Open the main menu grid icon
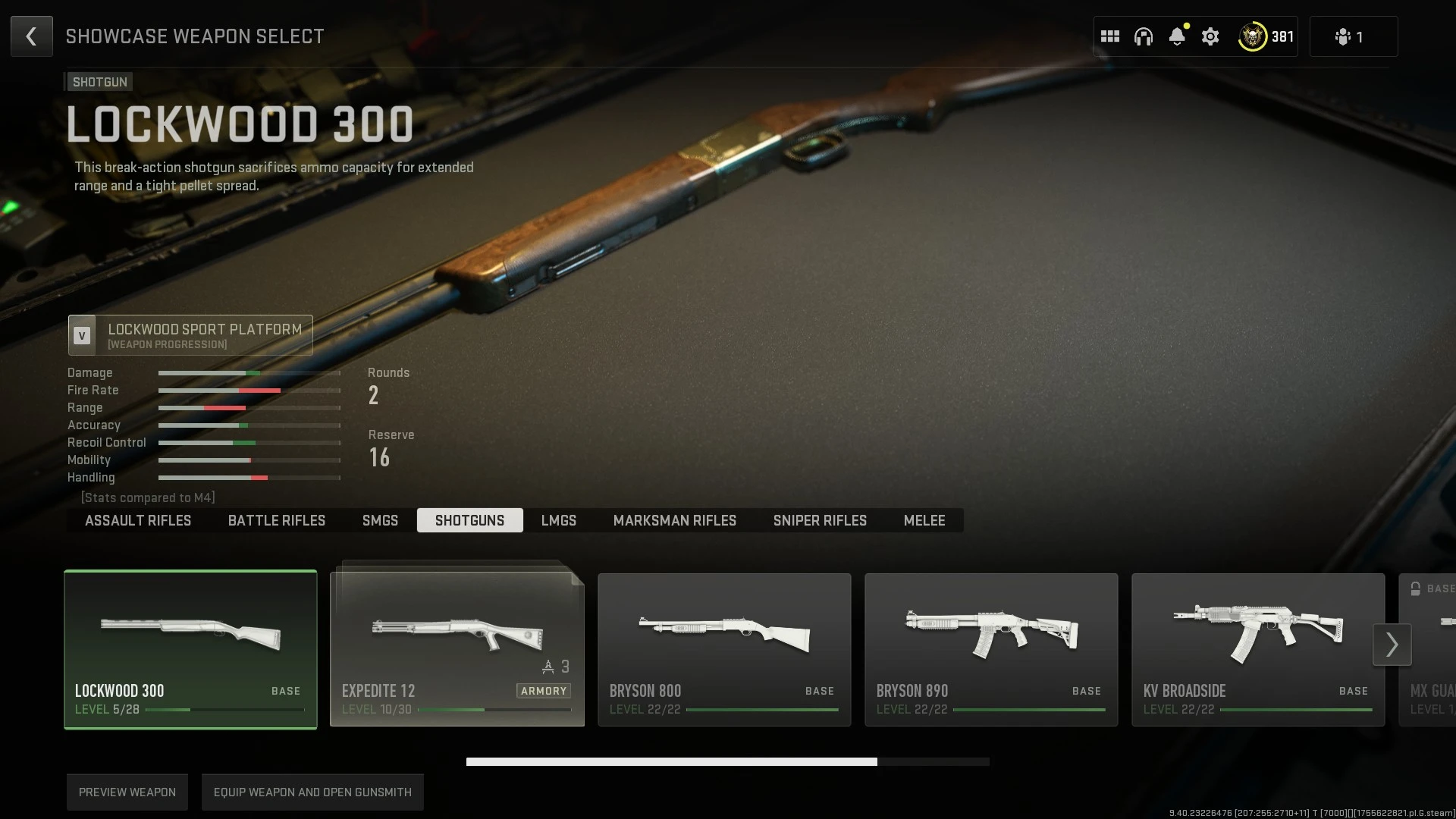The height and width of the screenshot is (819, 1456). (x=1109, y=36)
